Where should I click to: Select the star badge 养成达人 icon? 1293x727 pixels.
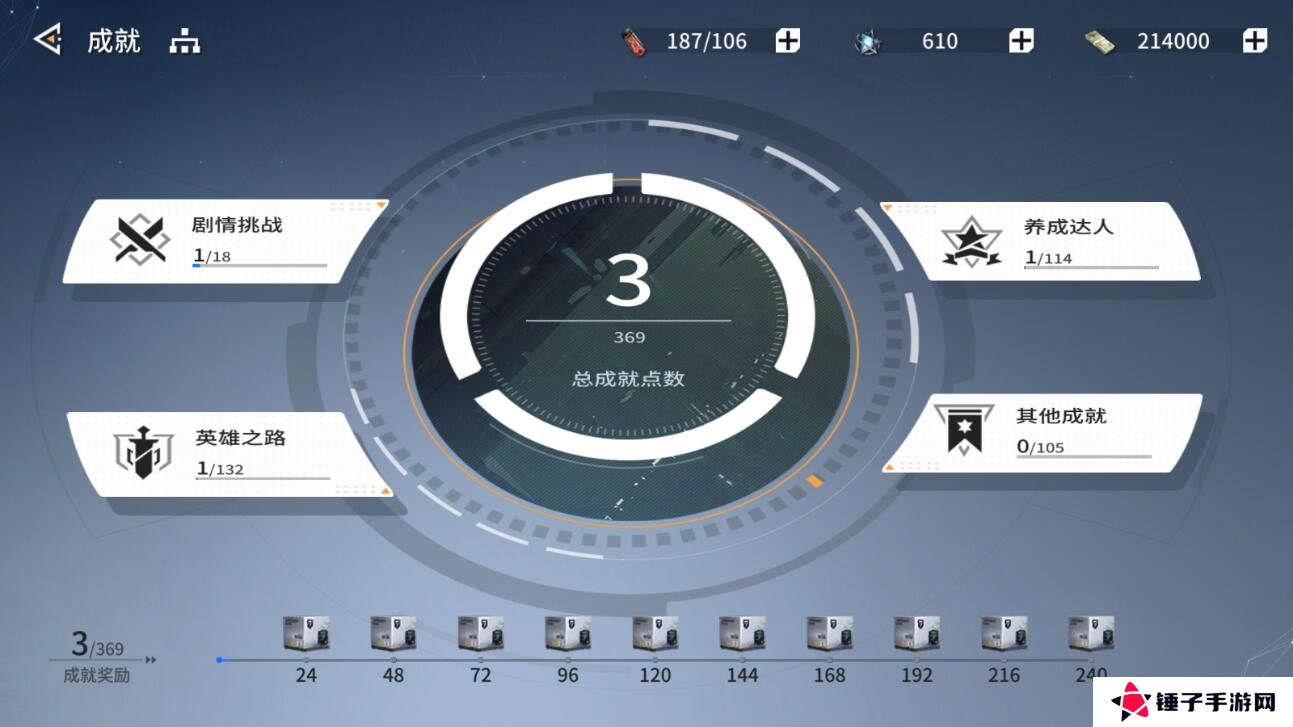pyautogui.click(x=969, y=240)
